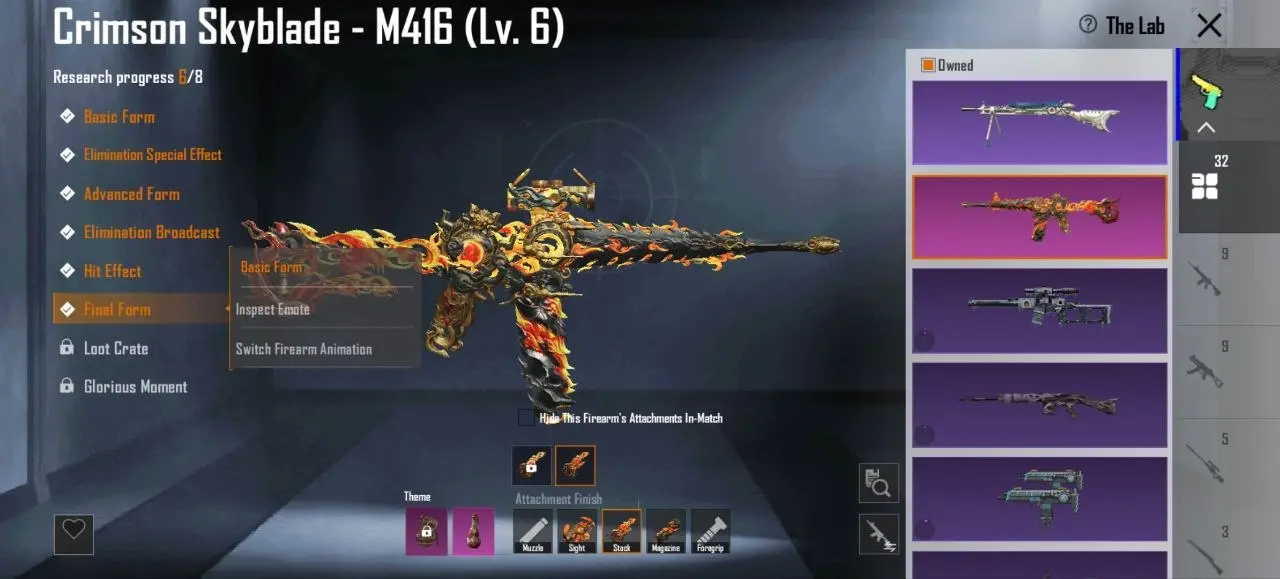Image resolution: width=1280 pixels, height=579 pixels.
Task: Close the weapon lab screen
Action: [x=1209, y=26]
